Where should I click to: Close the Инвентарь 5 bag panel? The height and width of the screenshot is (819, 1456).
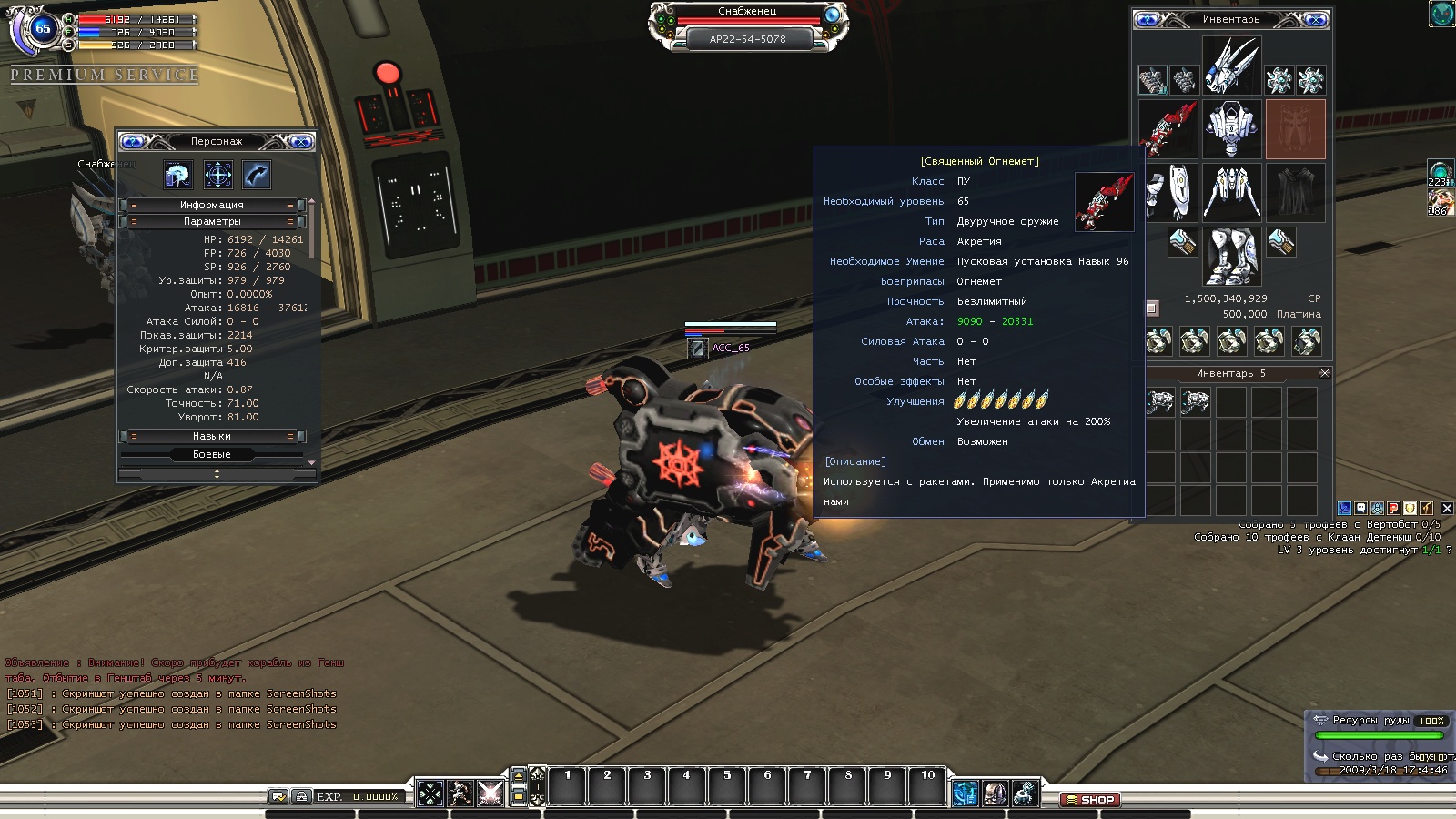(x=1325, y=373)
